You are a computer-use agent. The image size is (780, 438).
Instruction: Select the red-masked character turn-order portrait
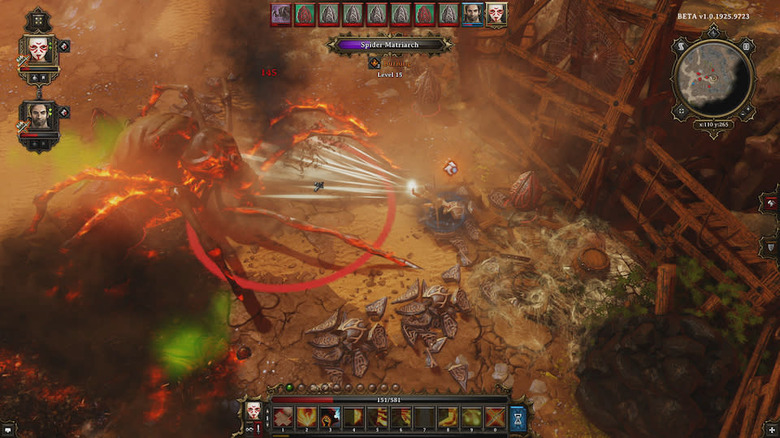coord(496,14)
